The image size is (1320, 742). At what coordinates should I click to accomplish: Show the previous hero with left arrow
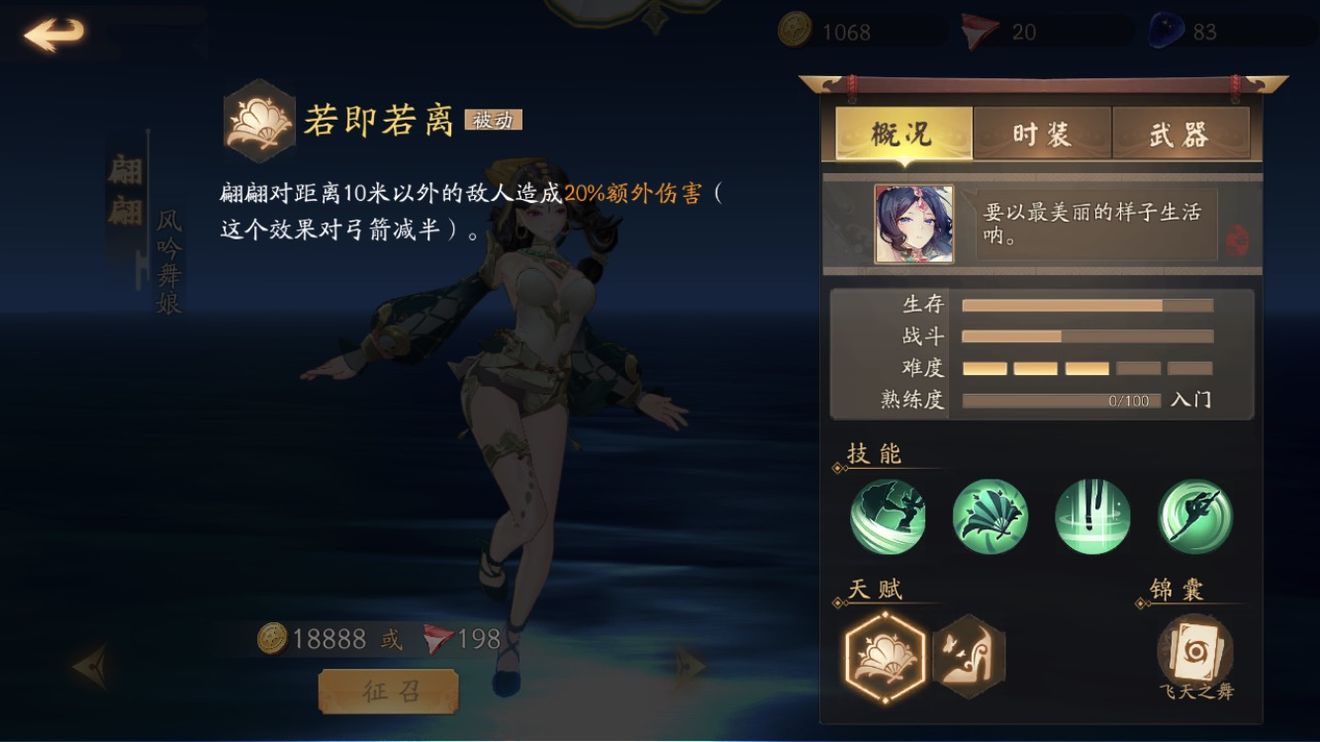click(93, 665)
